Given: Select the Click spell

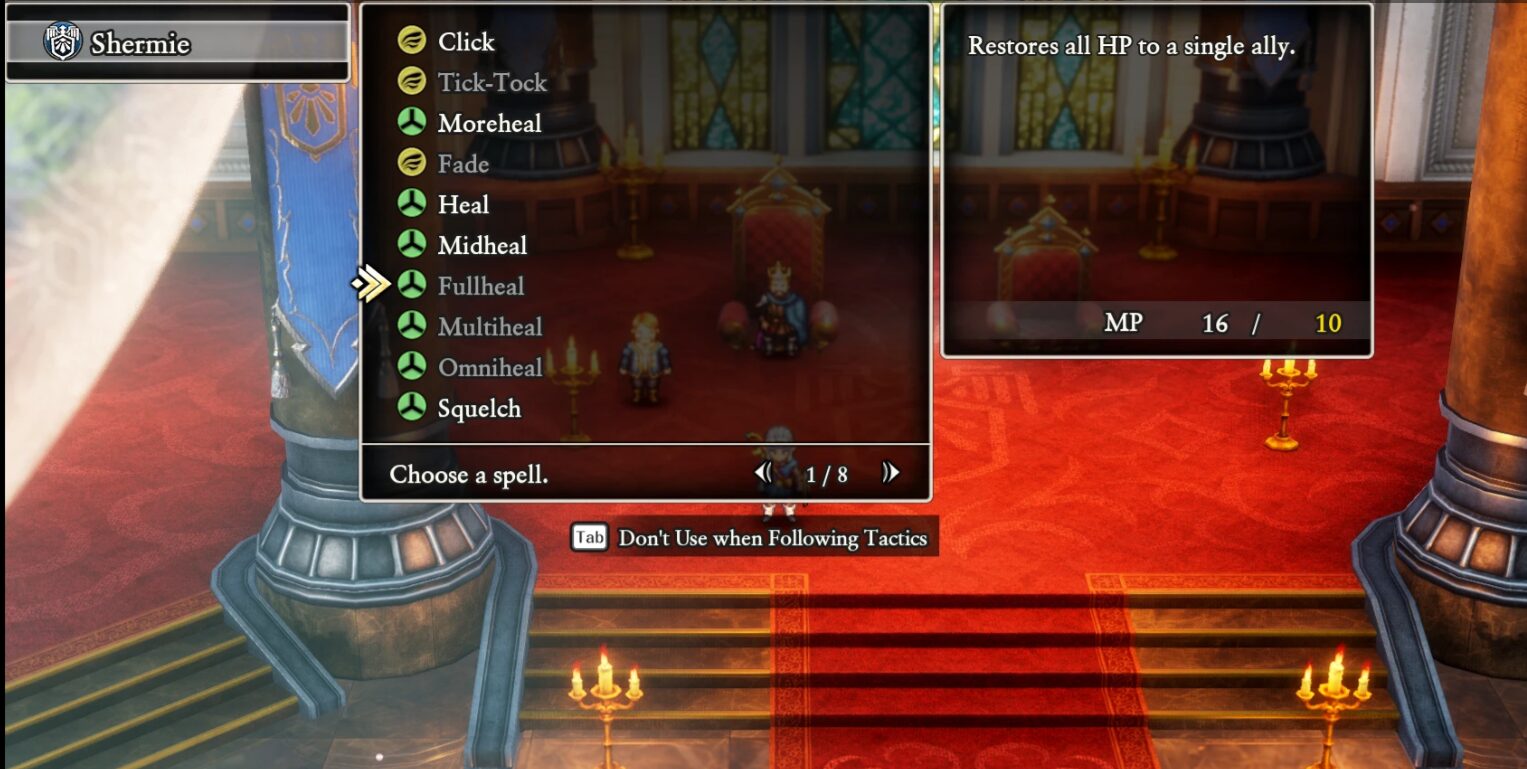Looking at the screenshot, I should [x=466, y=42].
